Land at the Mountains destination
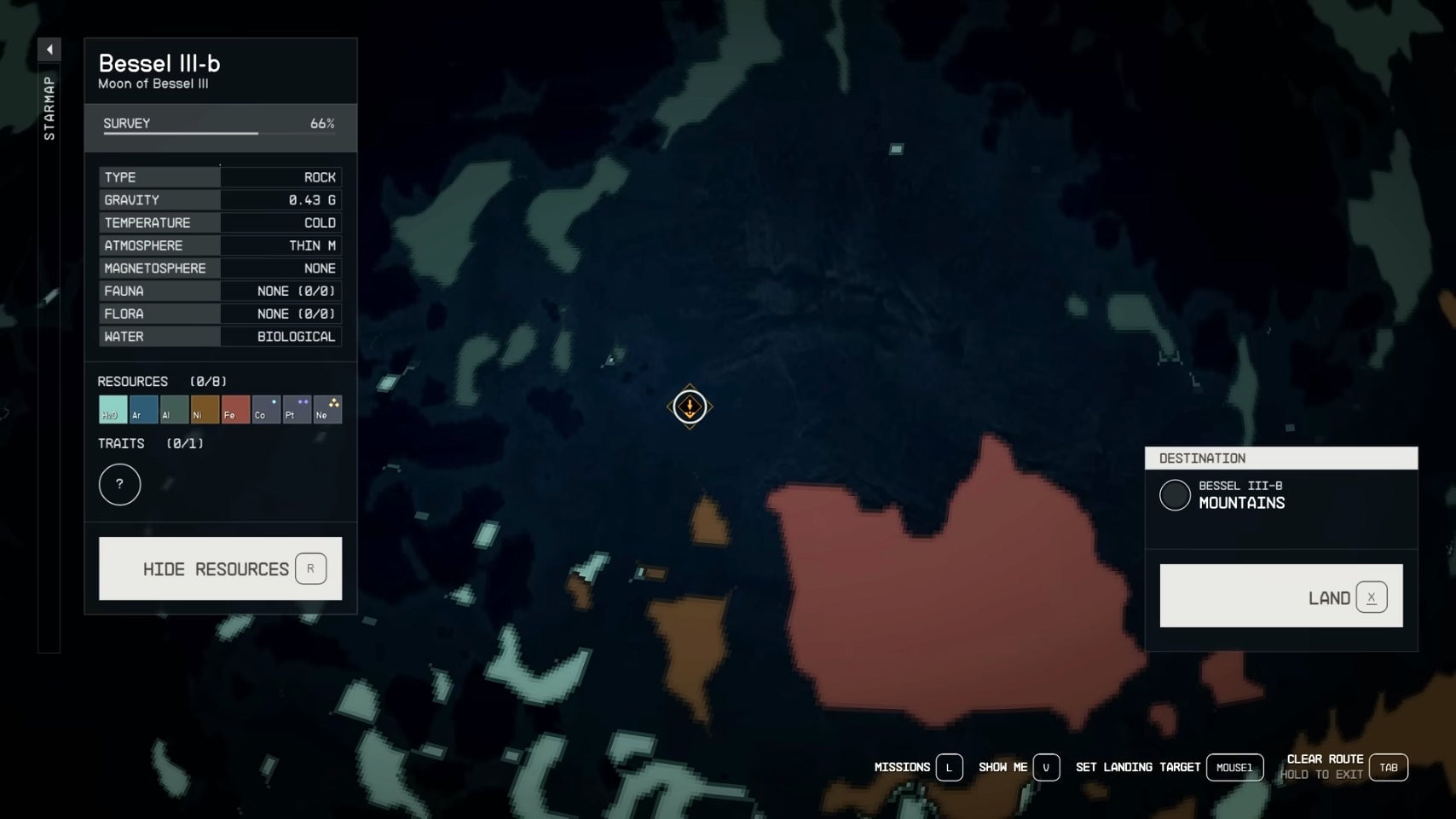 pos(1280,597)
